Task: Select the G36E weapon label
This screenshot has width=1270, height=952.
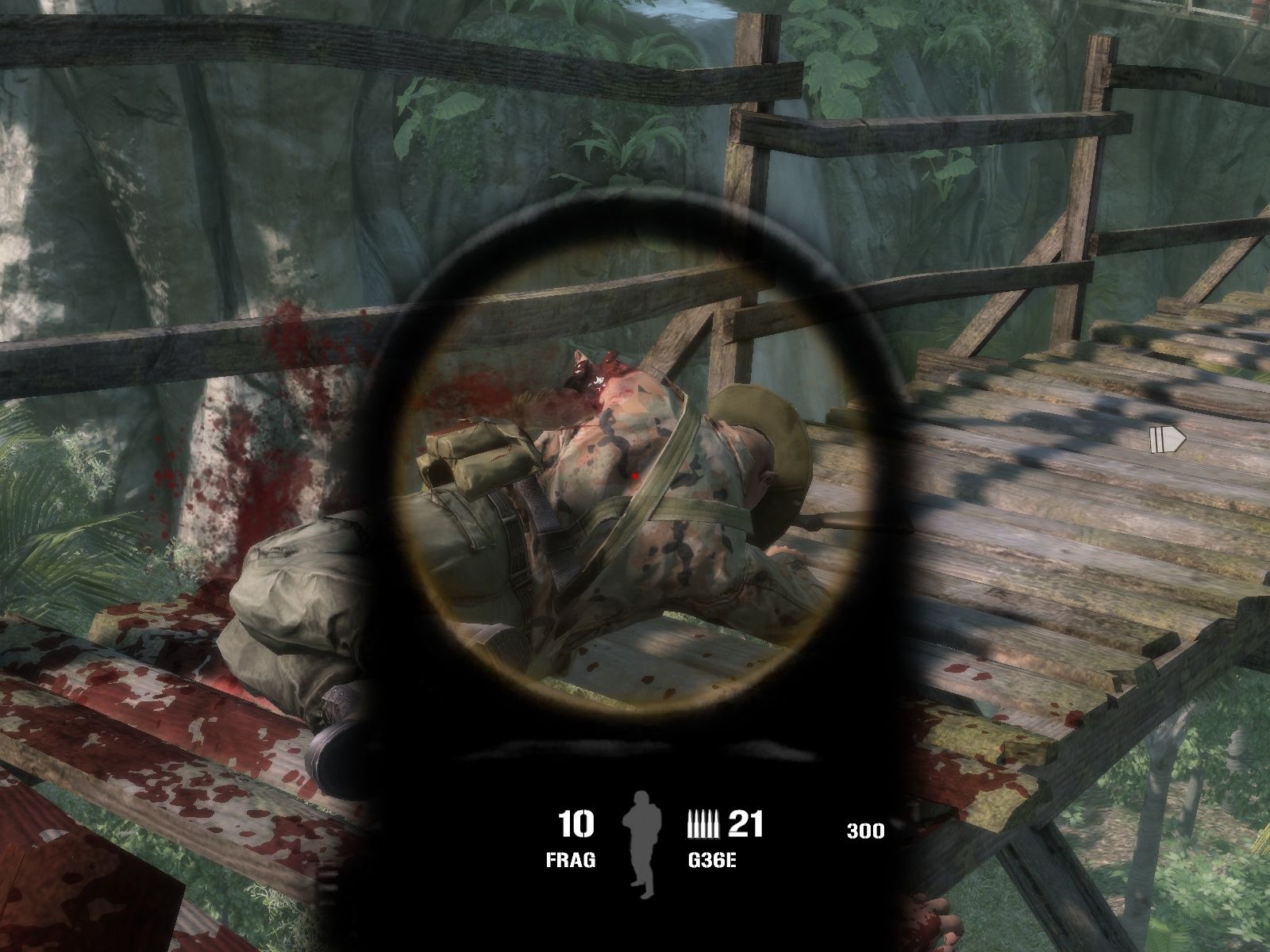Action: coord(712,861)
